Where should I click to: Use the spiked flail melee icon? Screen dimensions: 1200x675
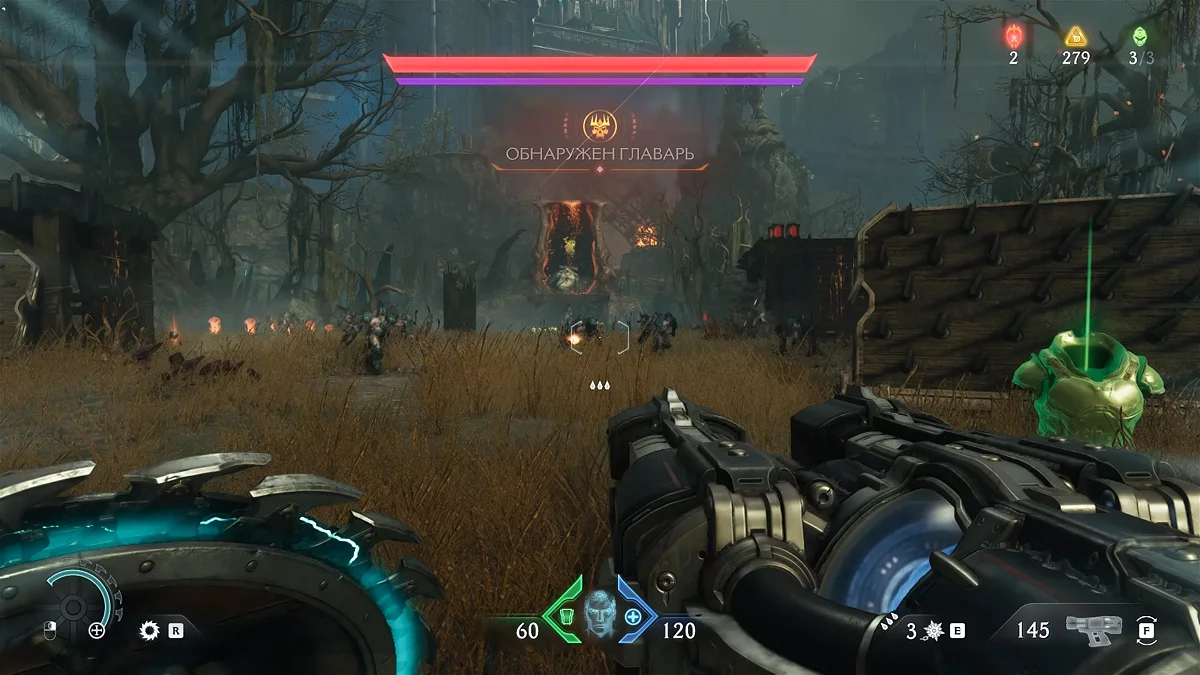pos(934,631)
